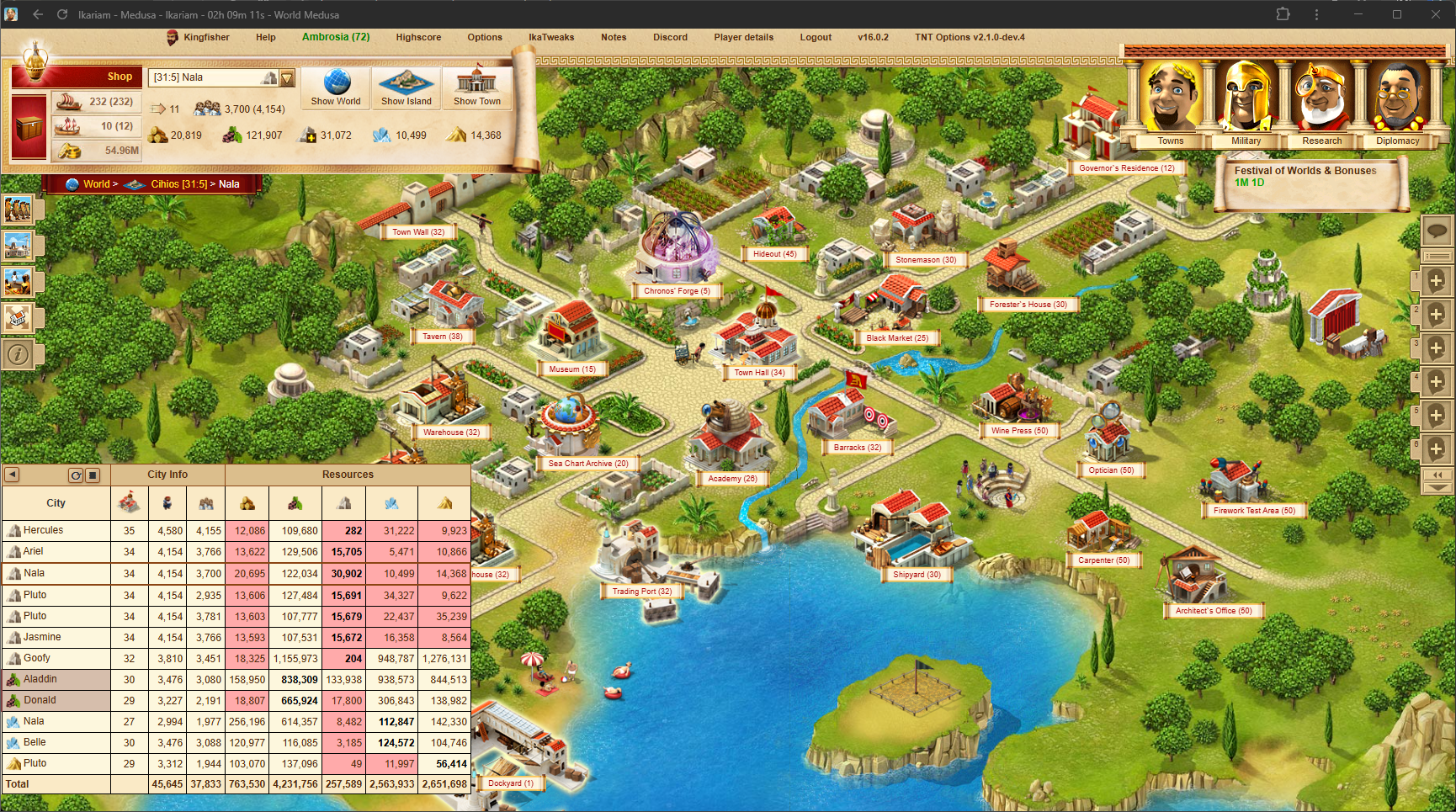Open the city selection dropdown
The height and width of the screenshot is (812, 1456).
click(287, 77)
